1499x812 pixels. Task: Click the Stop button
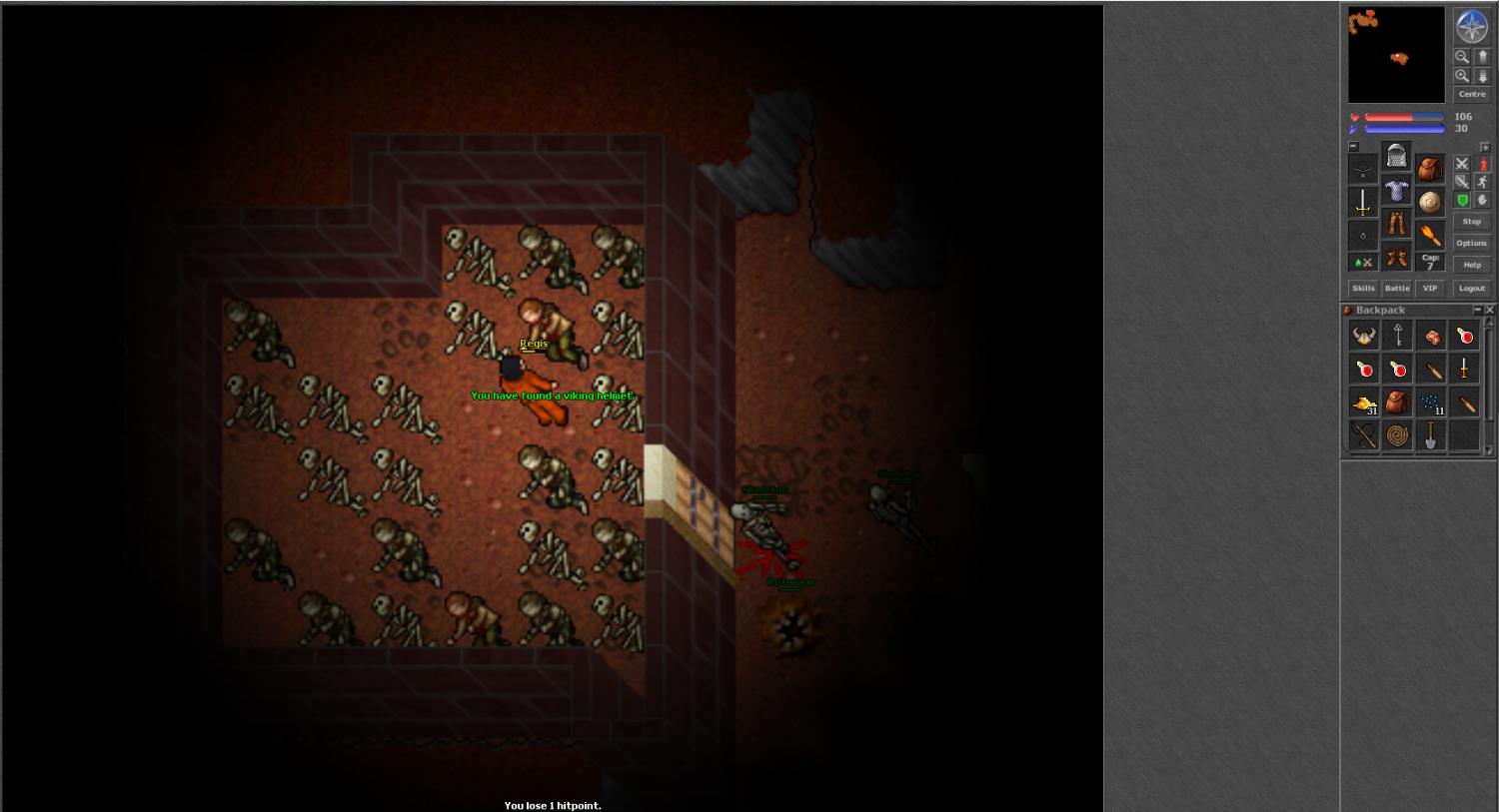coord(1471,222)
